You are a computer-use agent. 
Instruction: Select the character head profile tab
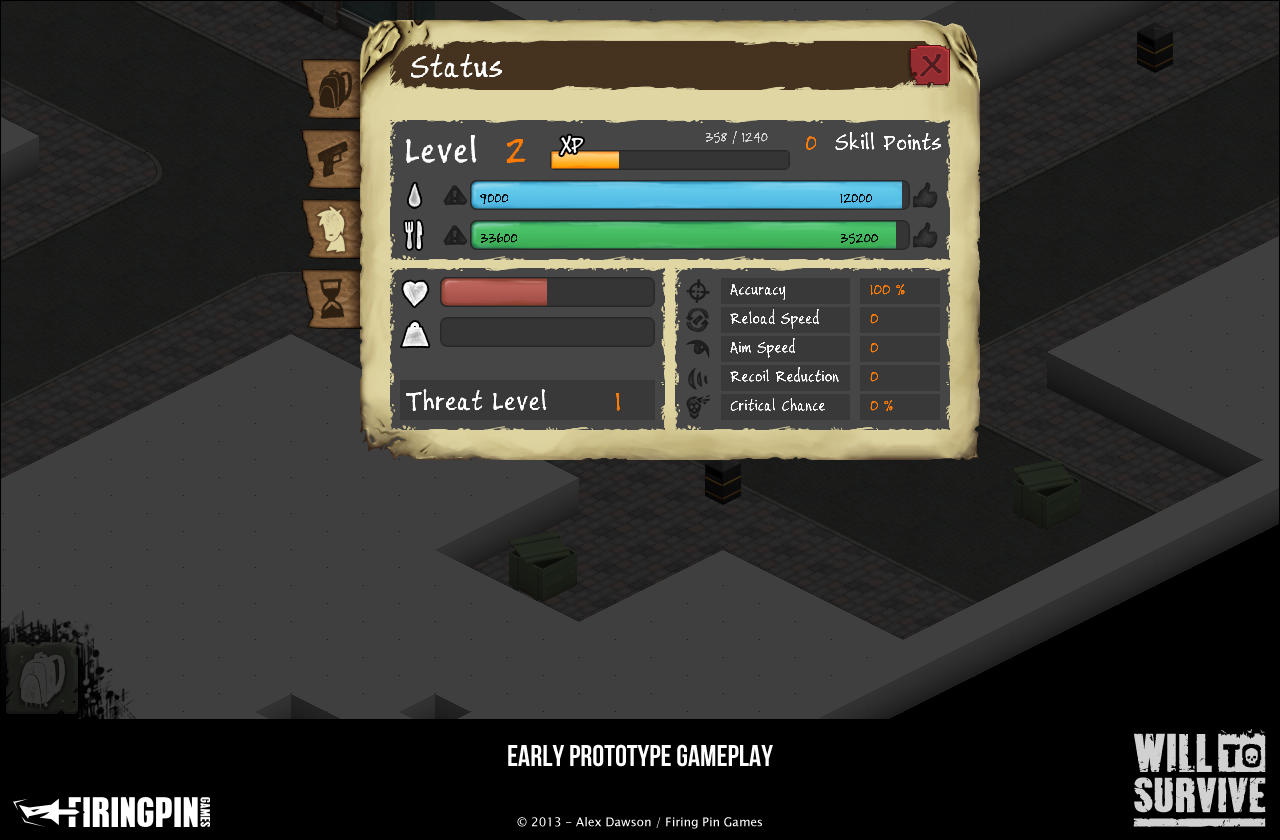pyautogui.click(x=334, y=229)
